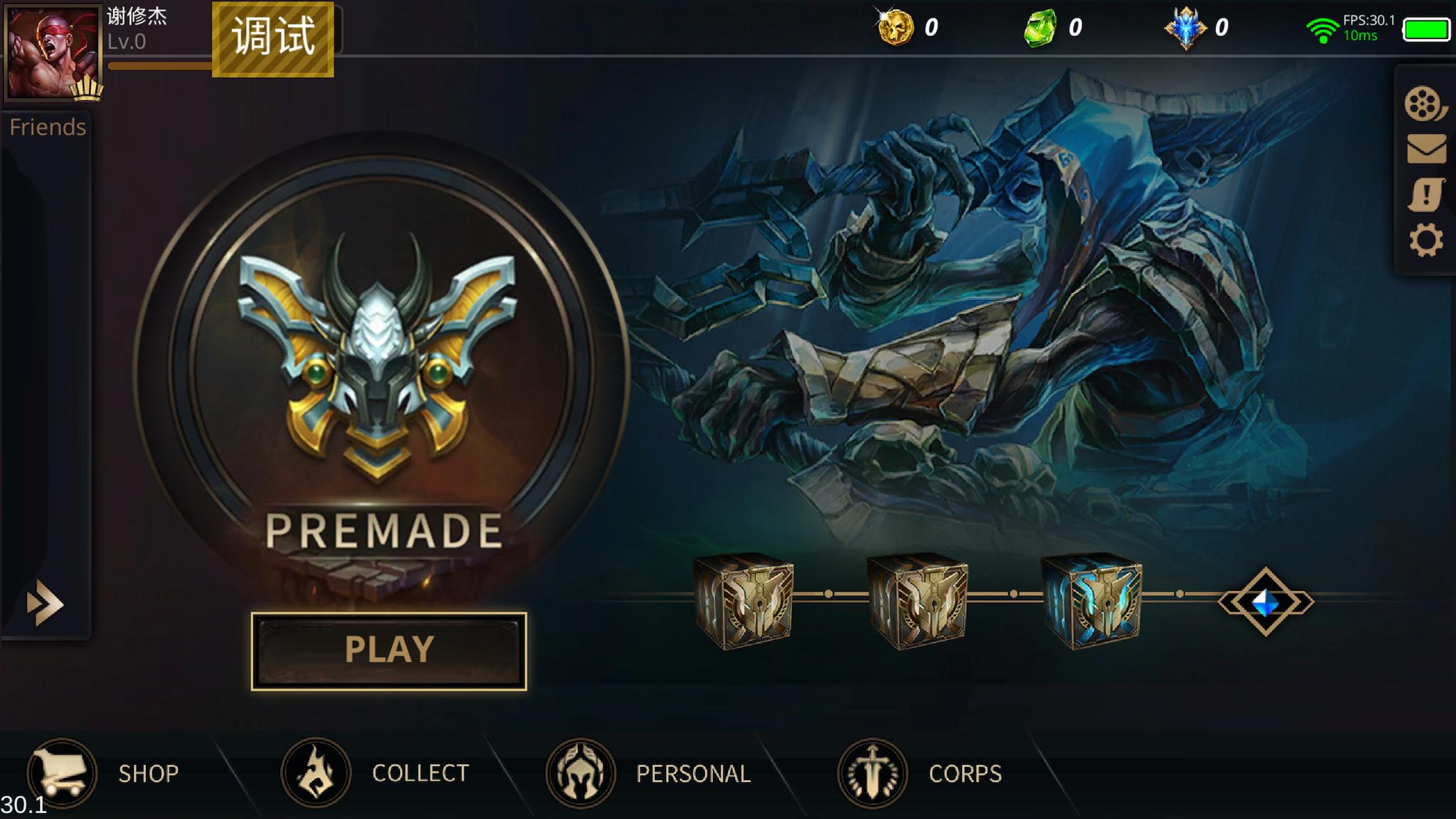The width and height of the screenshot is (1456, 819).
Task: Click the gold skull coin currency icon
Action: coord(895,28)
